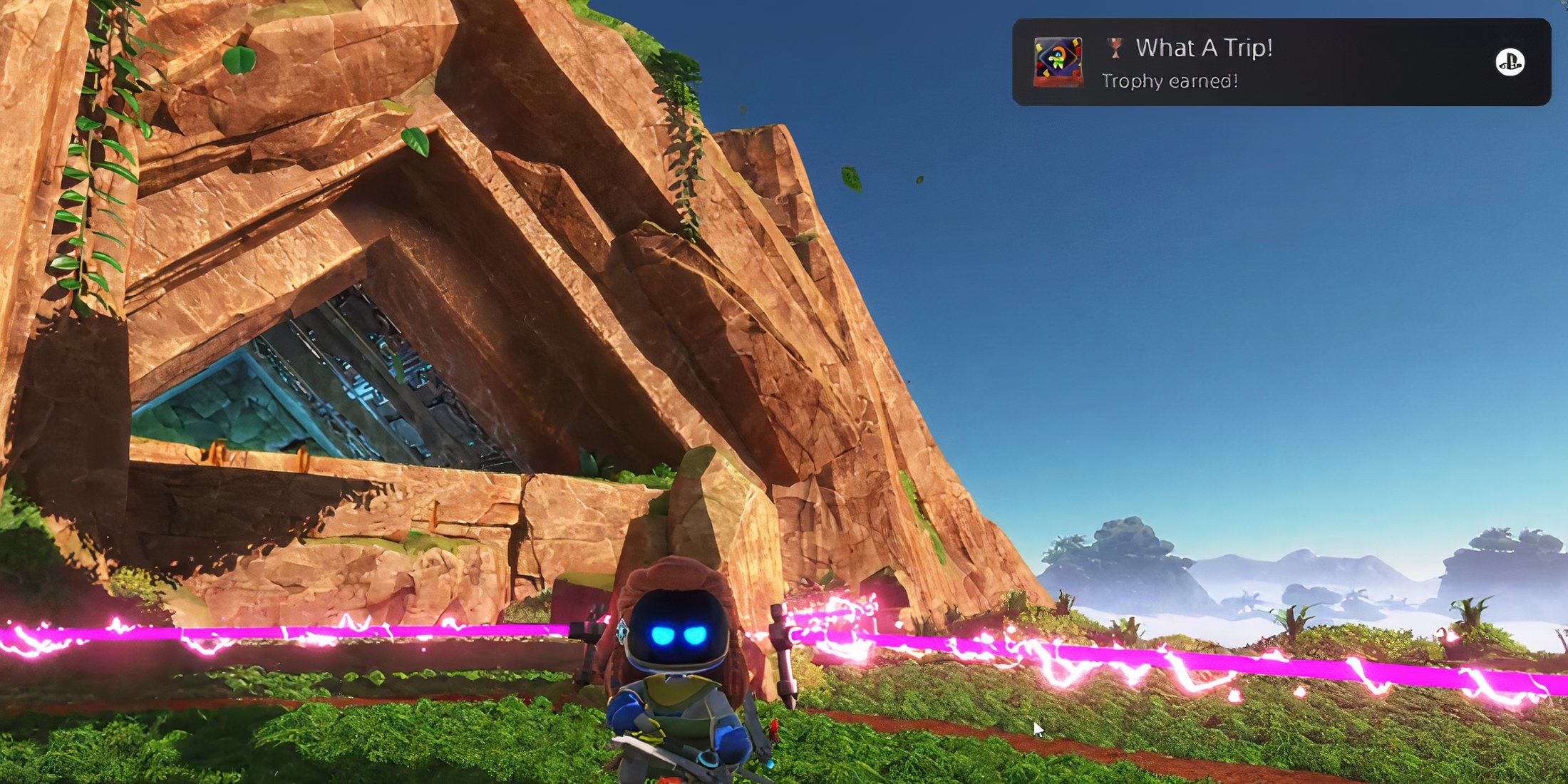Click the bronze trophy cup icon beside the title
Image resolution: width=1568 pixels, height=784 pixels.
pyautogui.click(x=1117, y=48)
